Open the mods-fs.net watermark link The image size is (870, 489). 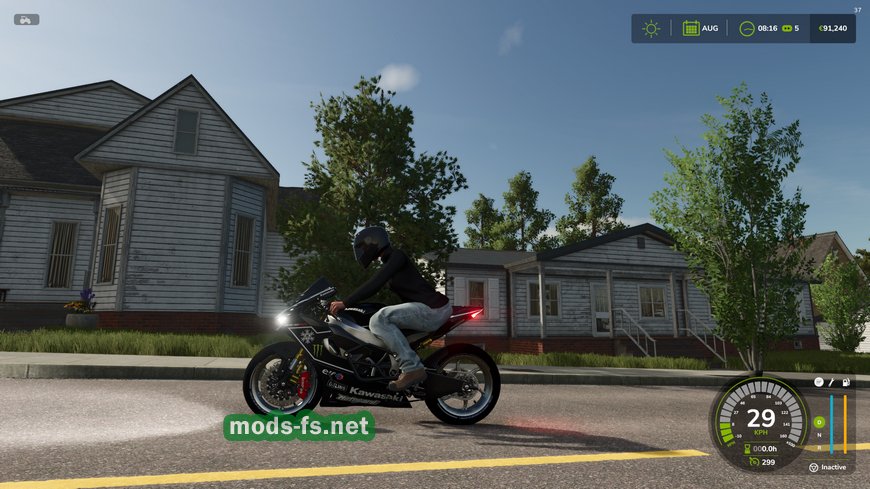[299, 427]
